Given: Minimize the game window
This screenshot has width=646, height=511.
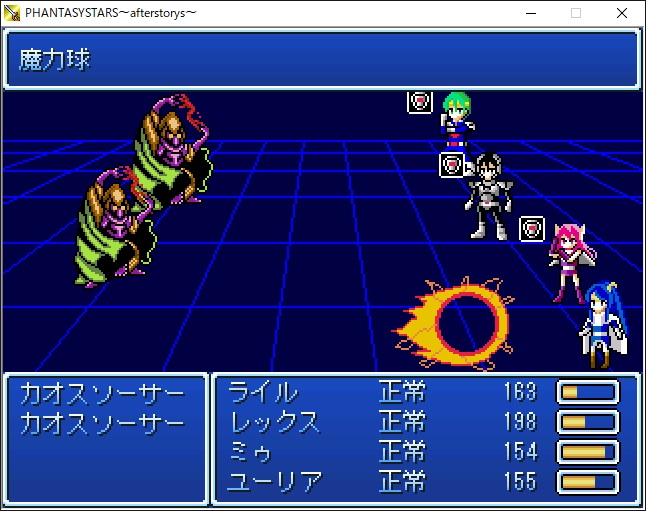Looking at the screenshot, I should click(530, 13).
